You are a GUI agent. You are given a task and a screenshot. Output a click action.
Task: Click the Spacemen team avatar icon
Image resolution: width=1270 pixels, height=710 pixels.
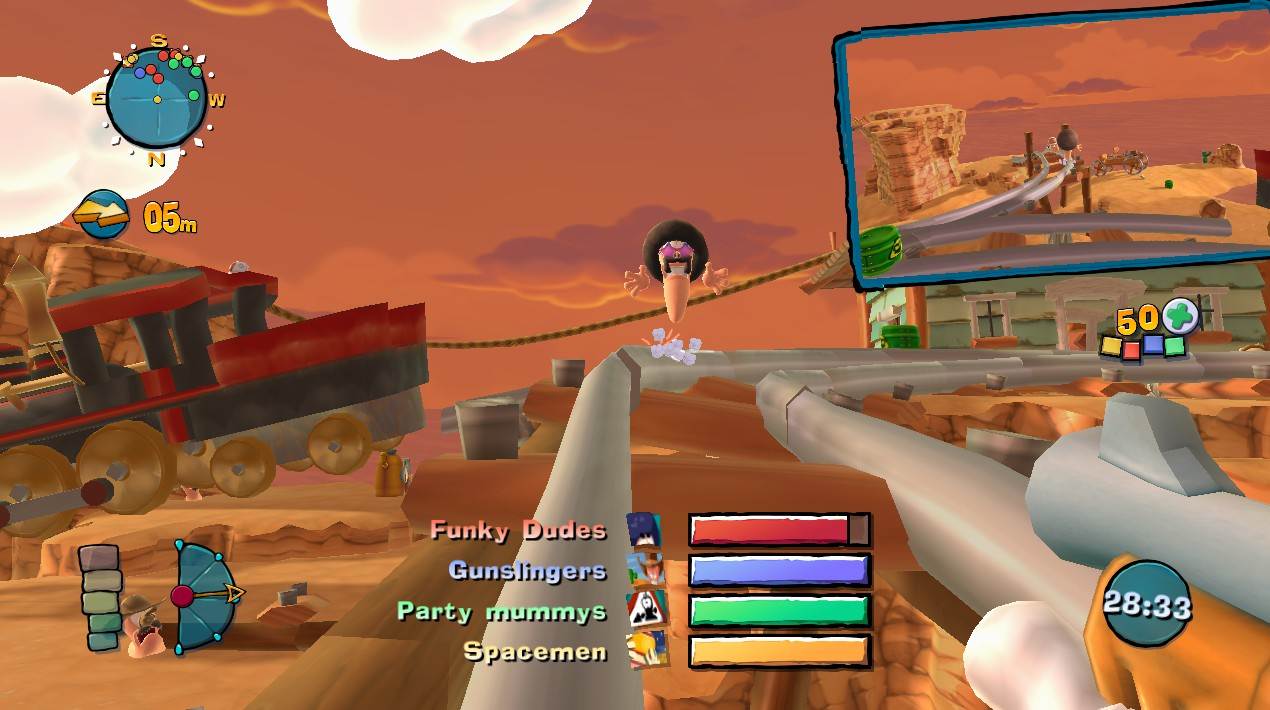[x=644, y=651]
